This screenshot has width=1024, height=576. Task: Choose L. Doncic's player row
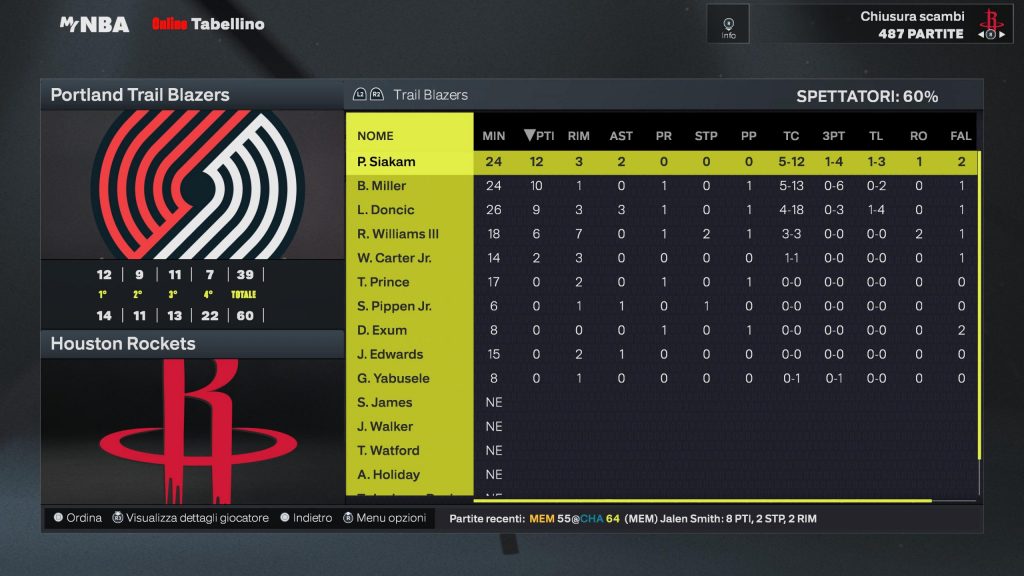point(385,210)
